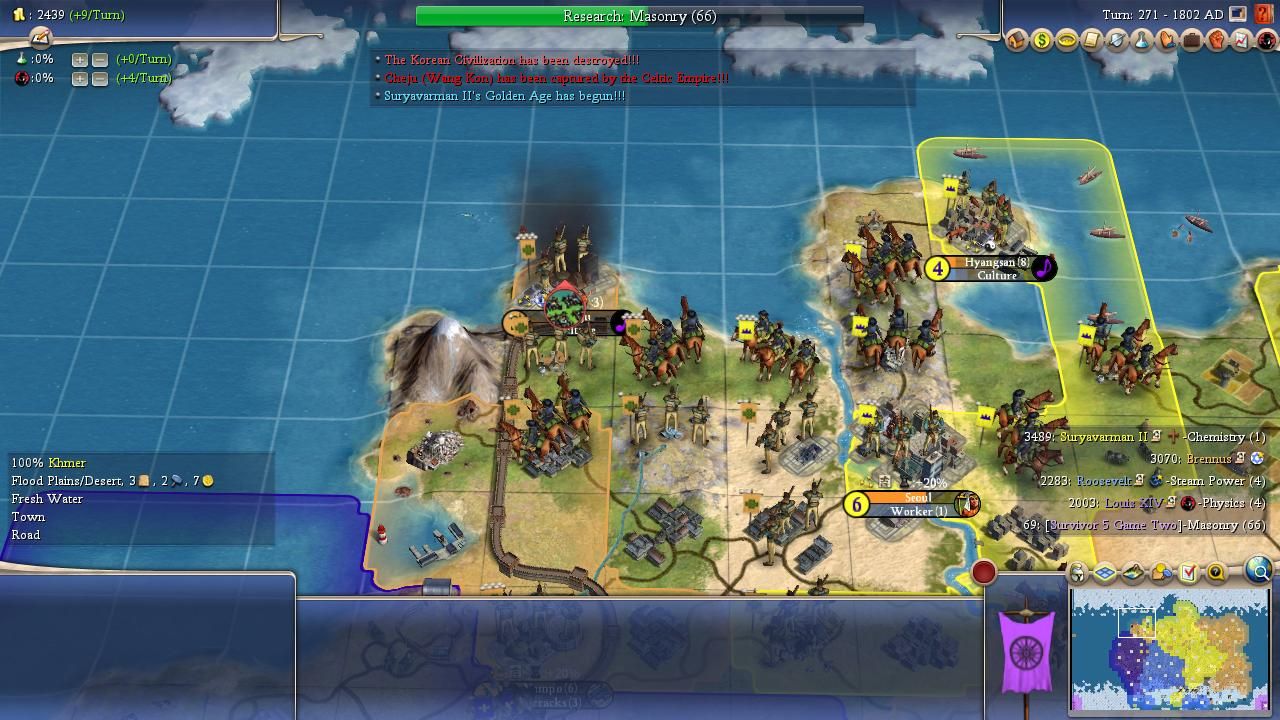
Task: Open the Corporation Advisor briefcase icon
Action: (x=1191, y=41)
